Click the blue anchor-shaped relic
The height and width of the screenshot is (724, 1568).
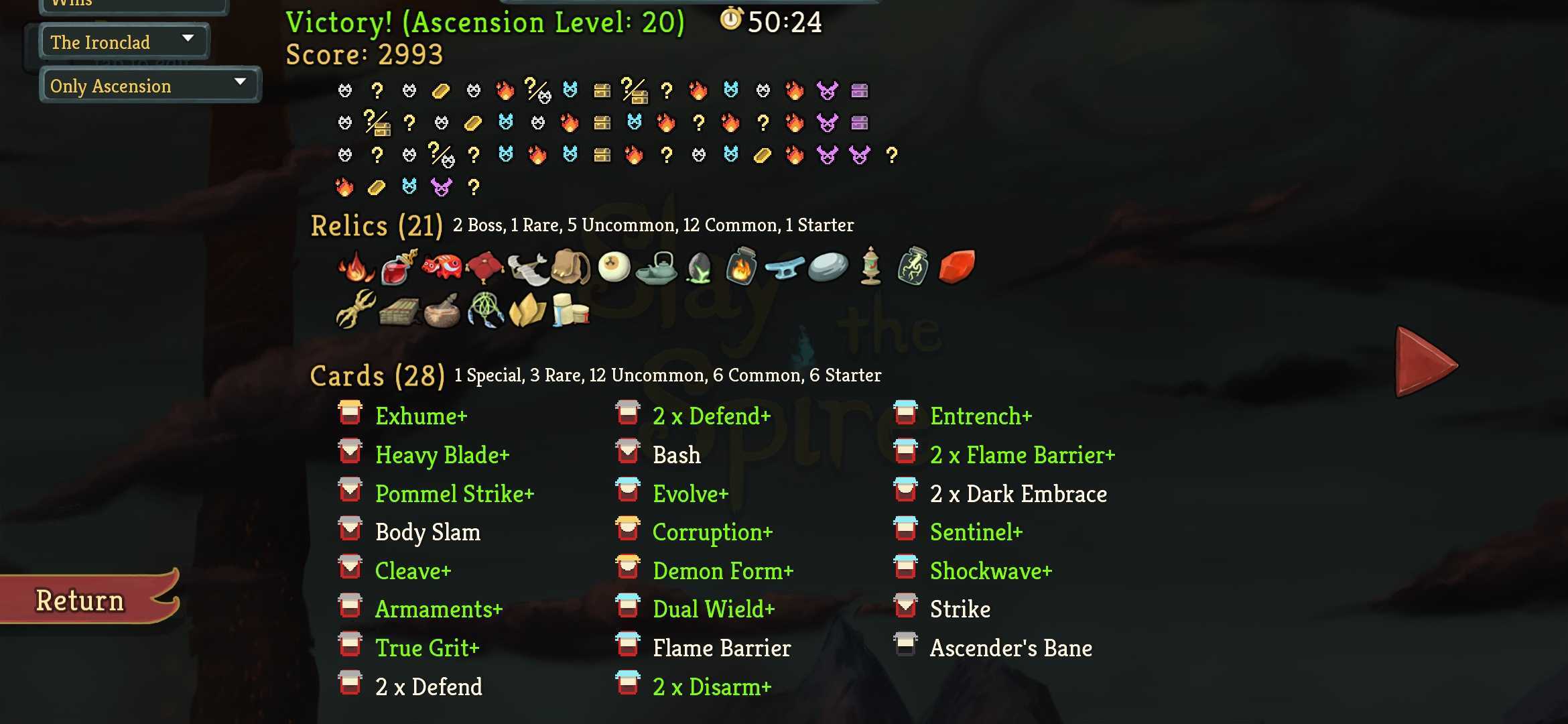click(784, 268)
